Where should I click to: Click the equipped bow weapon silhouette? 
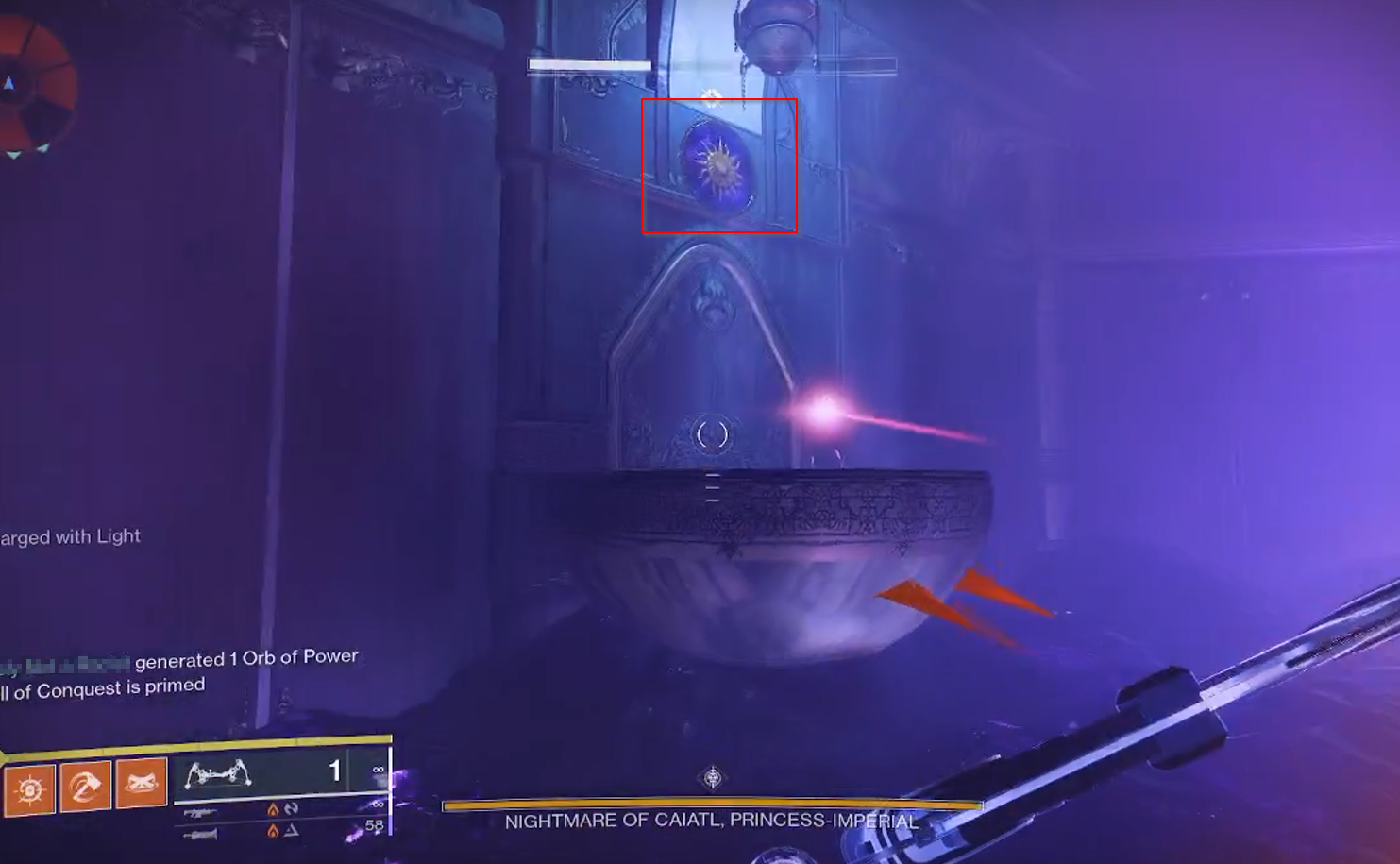coord(219,776)
